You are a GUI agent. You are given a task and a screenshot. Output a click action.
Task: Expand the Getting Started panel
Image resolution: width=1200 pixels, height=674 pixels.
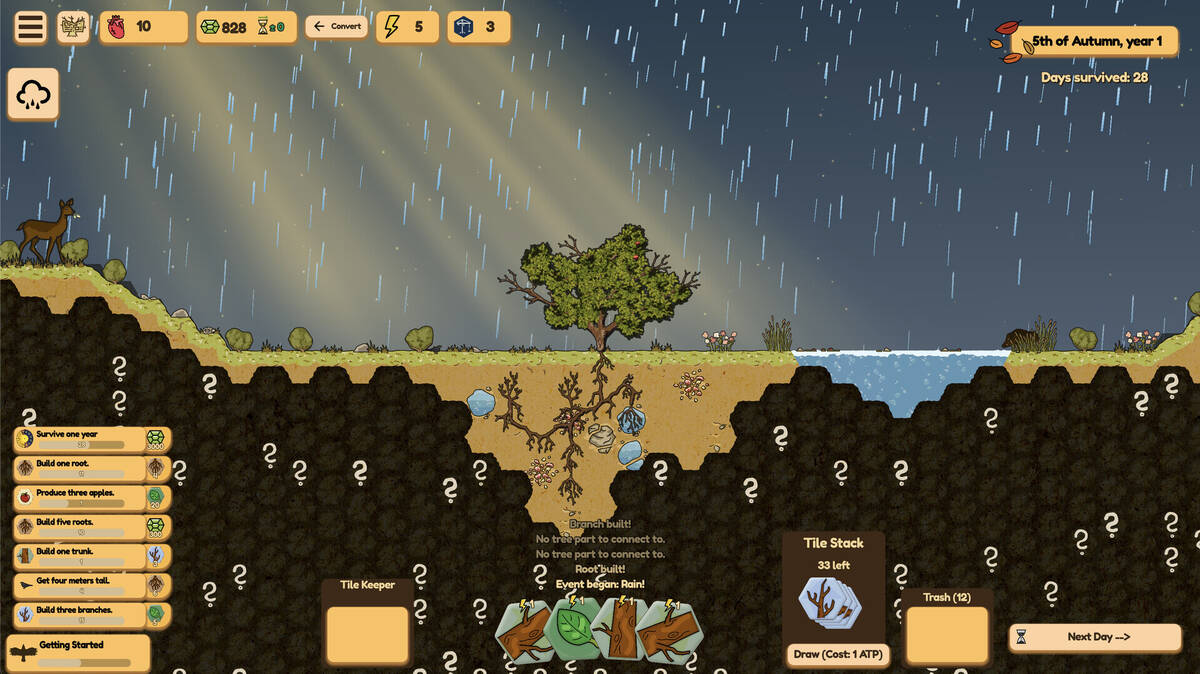click(78, 652)
